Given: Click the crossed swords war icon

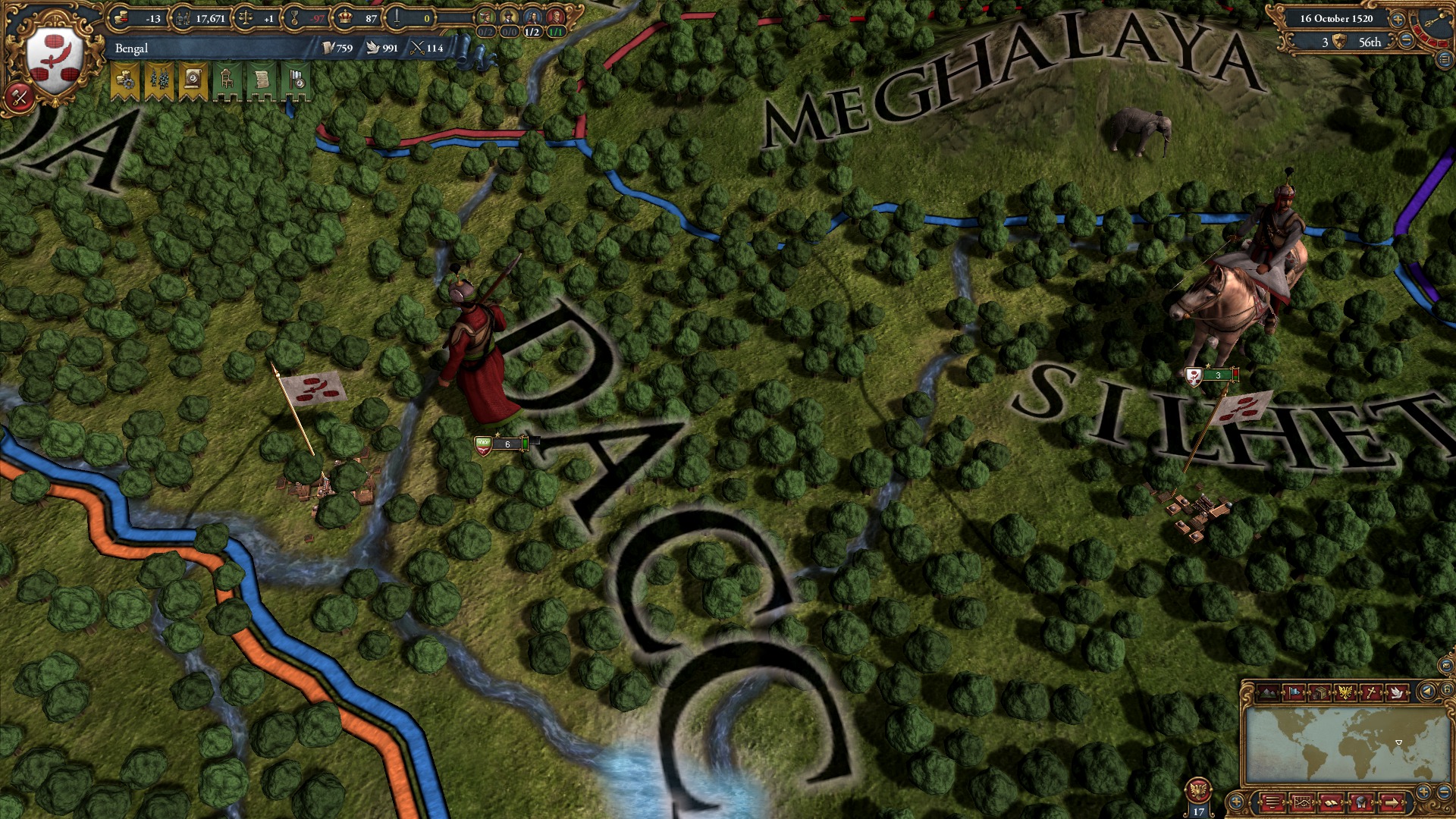Looking at the screenshot, I should pyautogui.click(x=19, y=96).
